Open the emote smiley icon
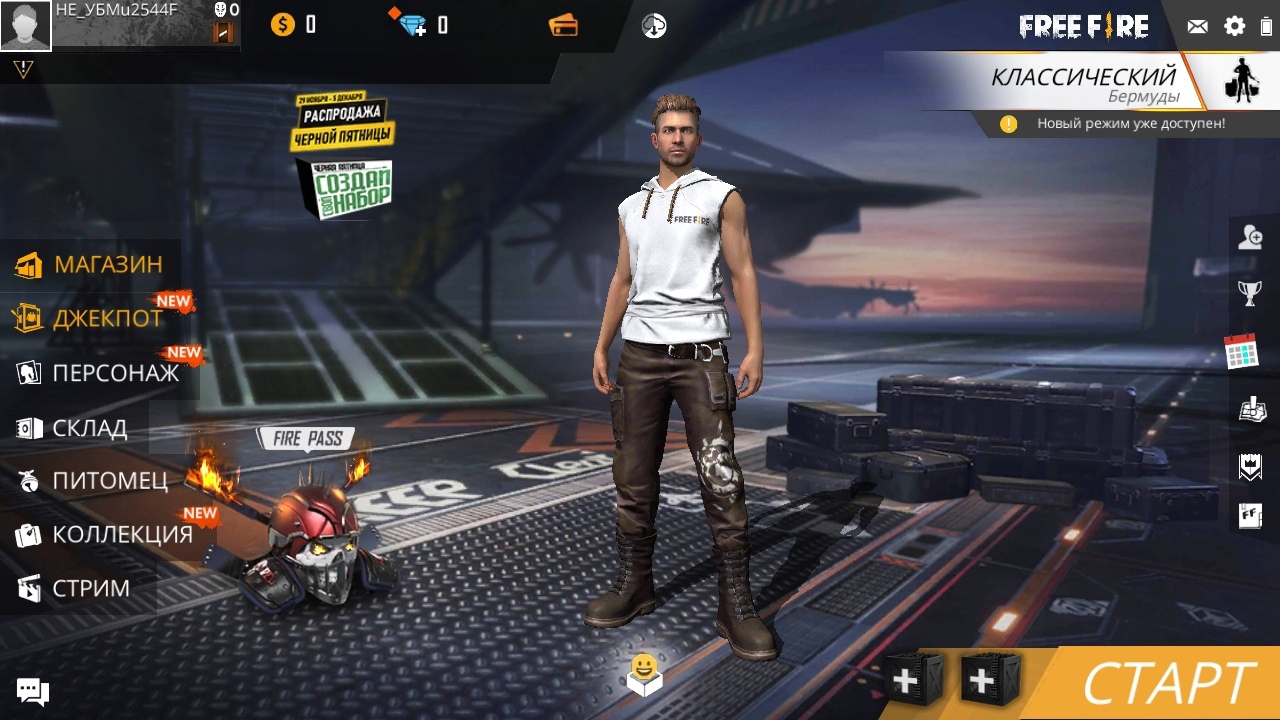 644,674
